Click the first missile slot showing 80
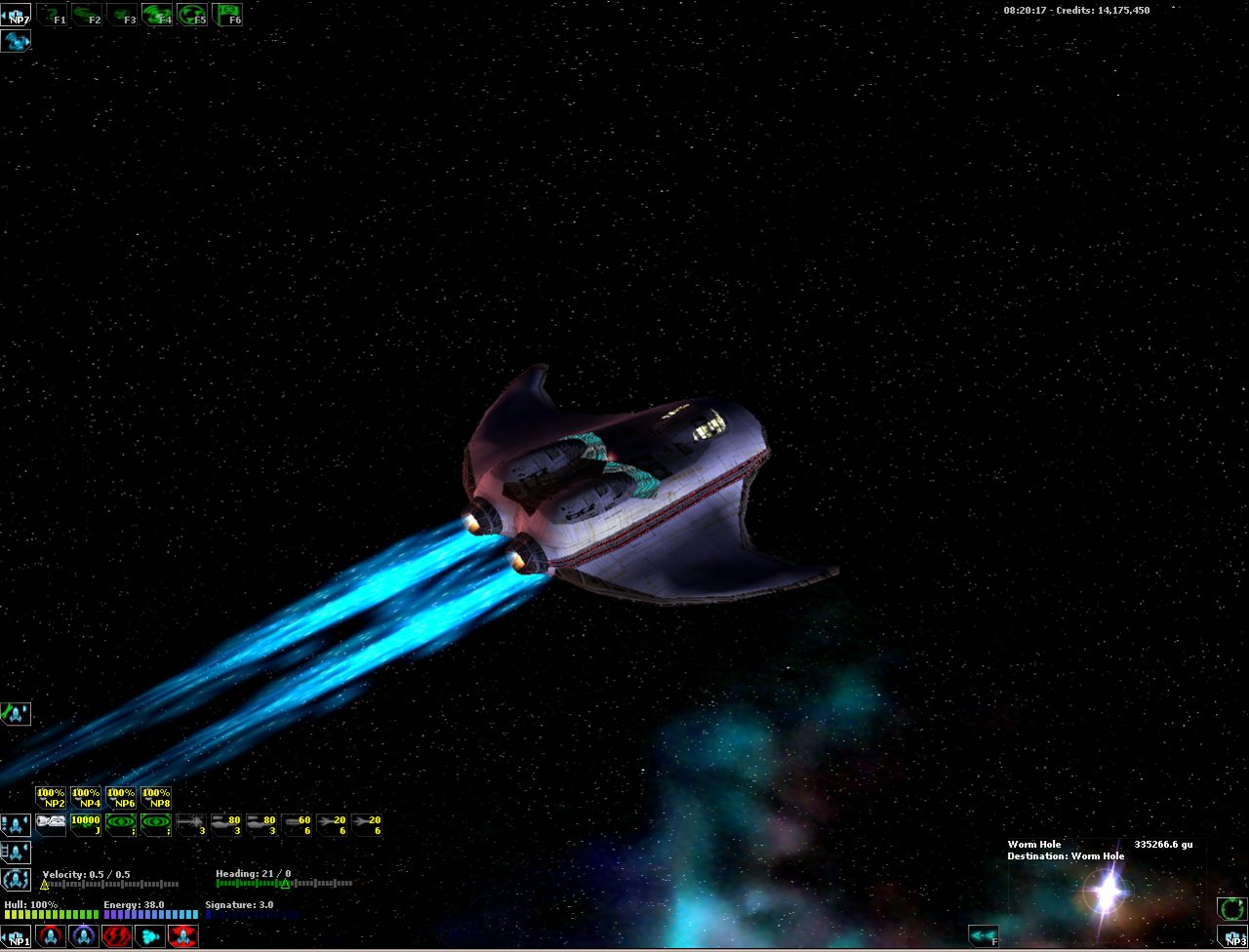The width and height of the screenshot is (1249, 952). 226,825
